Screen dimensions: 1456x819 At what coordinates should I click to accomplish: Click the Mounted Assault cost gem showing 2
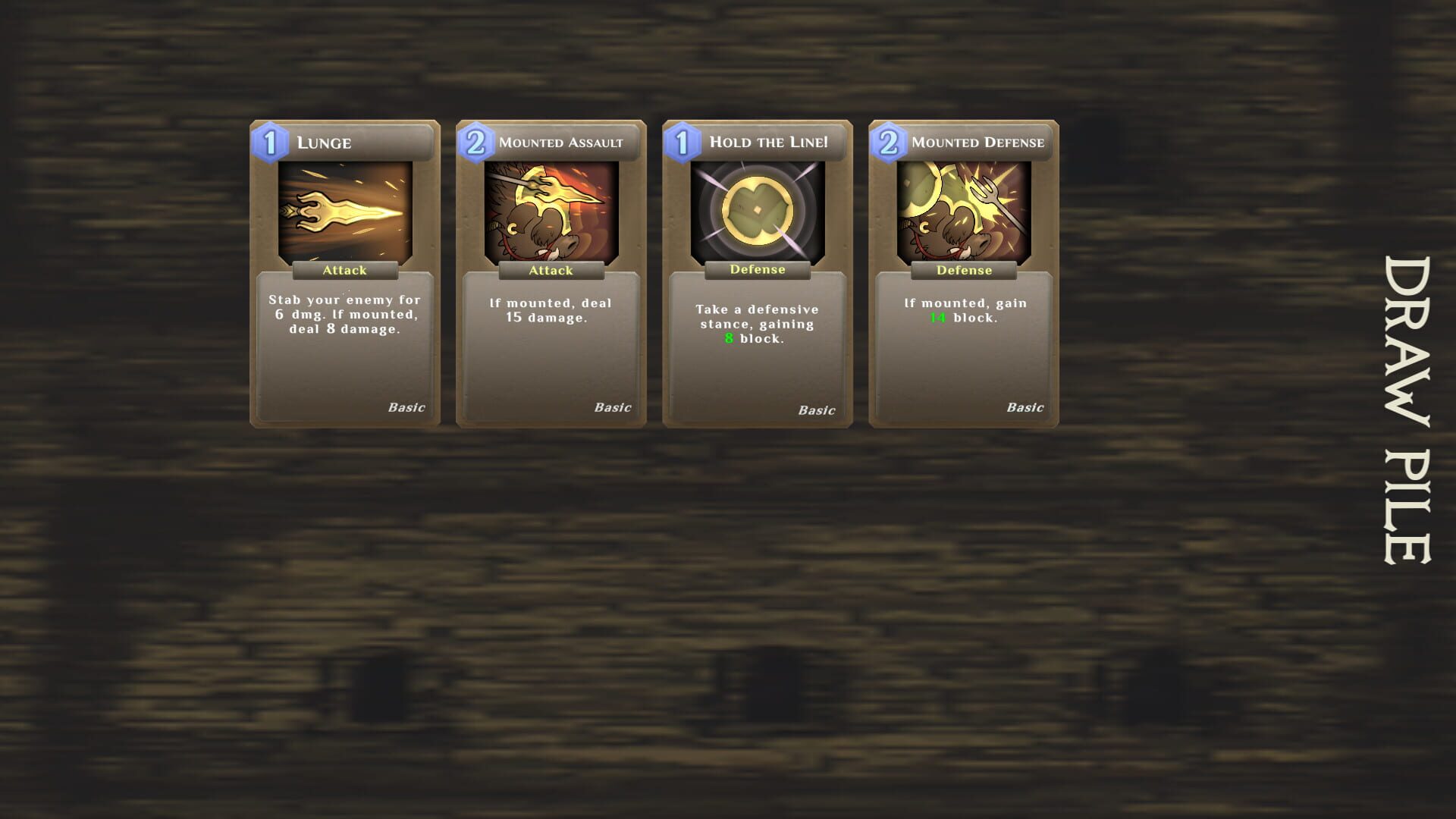[475, 140]
